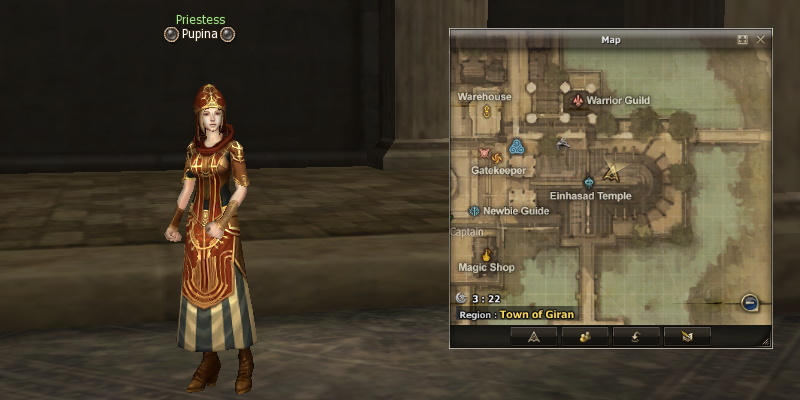Click the blue triple-ring marker on the map
The width and height of the screenshot is (800, 400).
[516, 148]
